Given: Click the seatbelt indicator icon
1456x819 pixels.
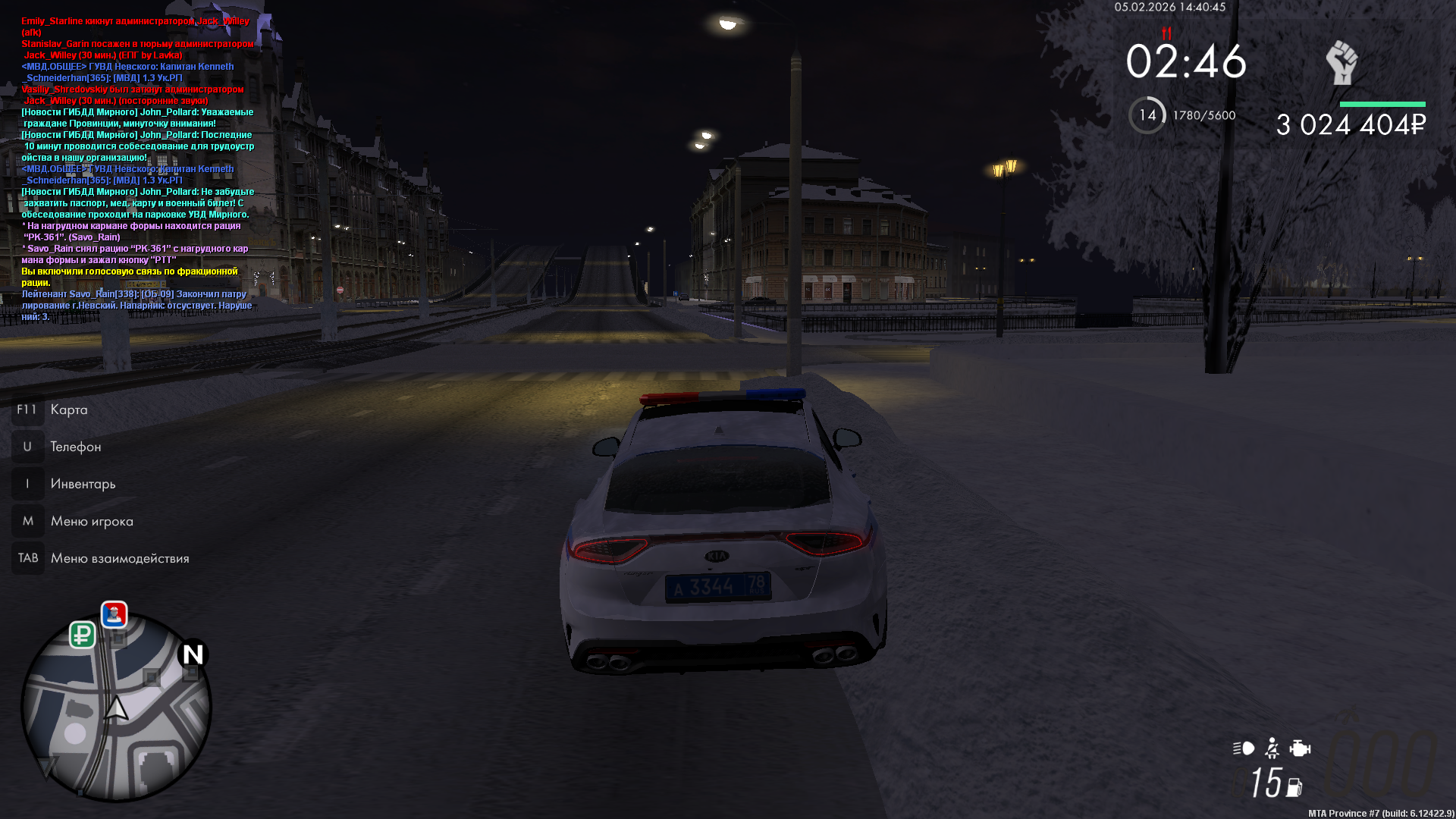Looking at the screenshot, I should 1272,748.
